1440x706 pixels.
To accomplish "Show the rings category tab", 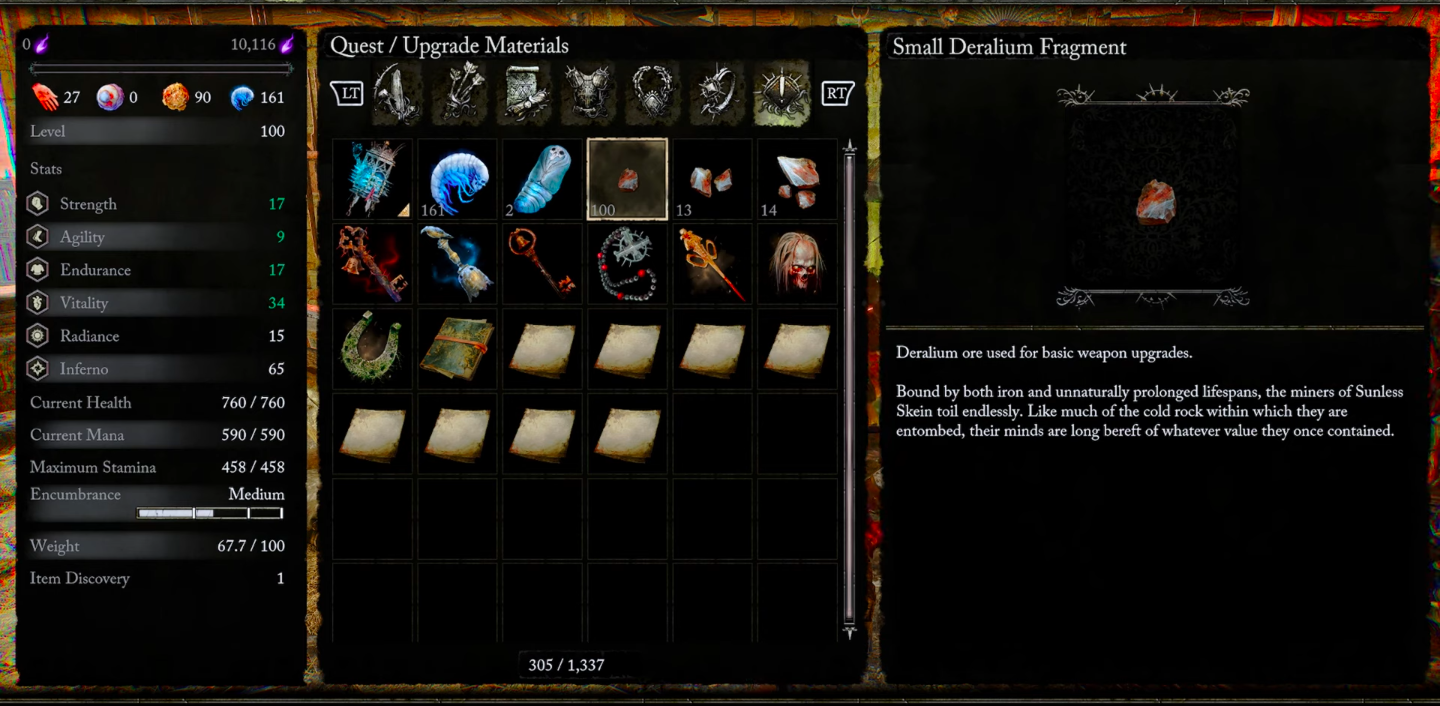I will [717, 93].
